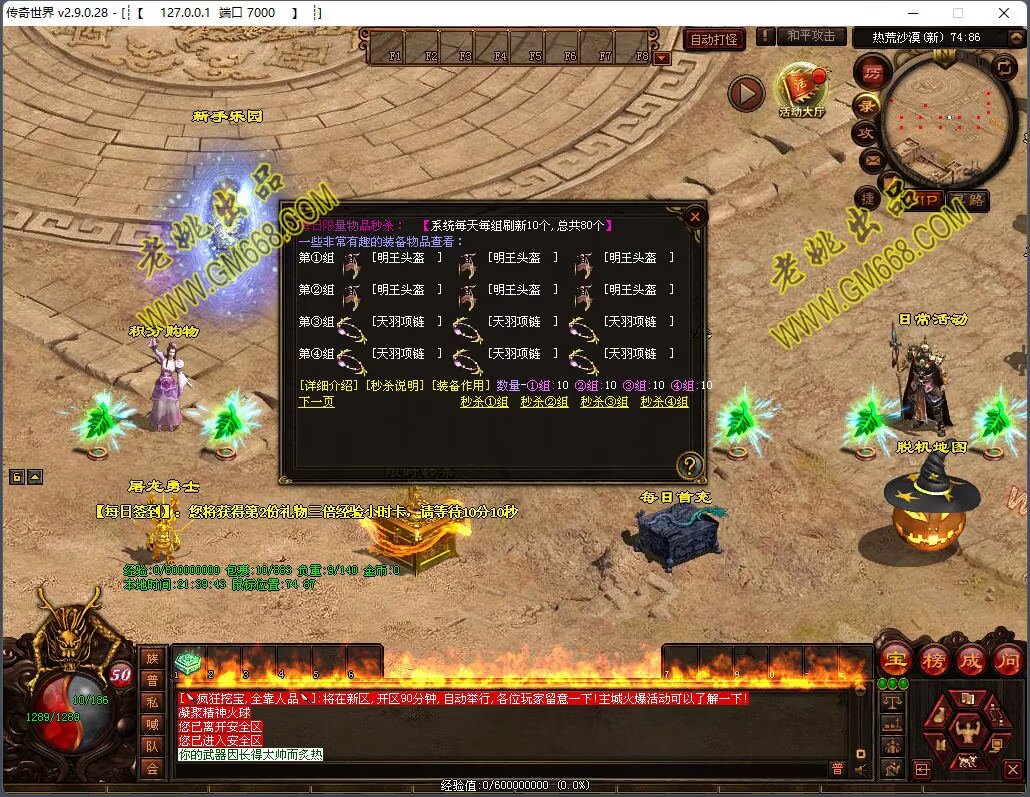Open the 榜 ranking button

(933, 660)
